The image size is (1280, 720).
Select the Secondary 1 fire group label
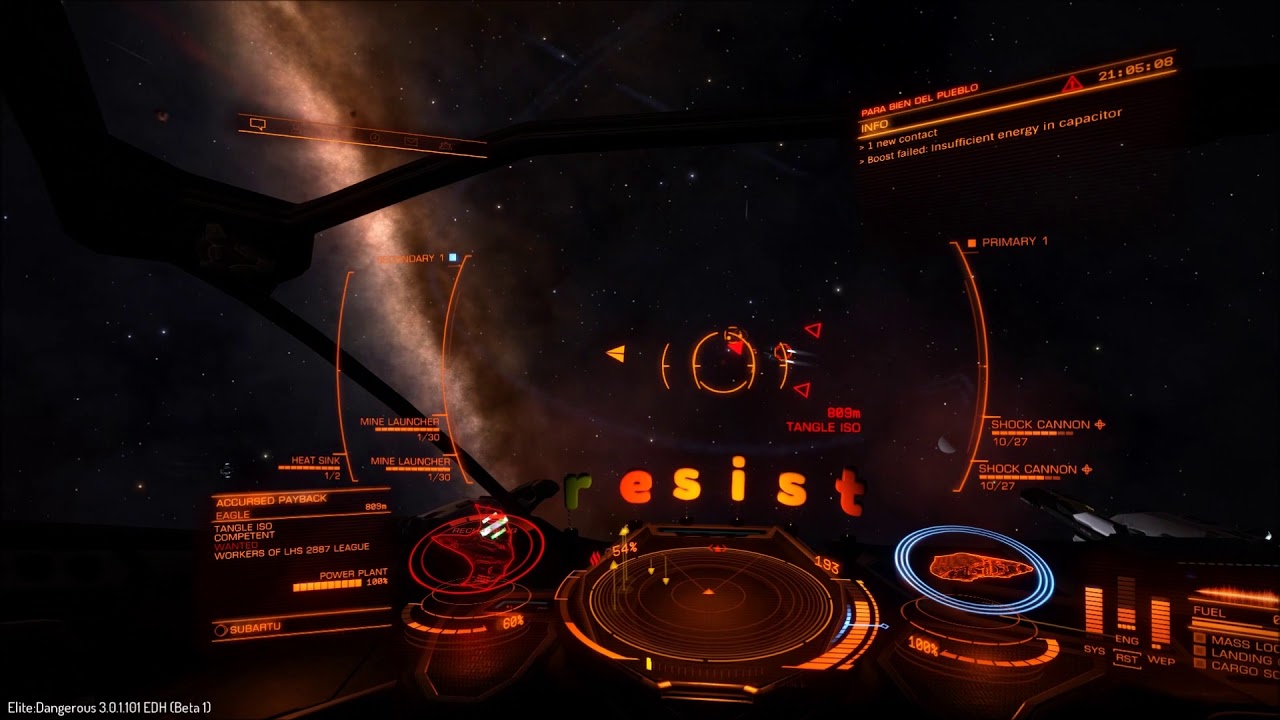pyautogui.click(x=411, y=259)
